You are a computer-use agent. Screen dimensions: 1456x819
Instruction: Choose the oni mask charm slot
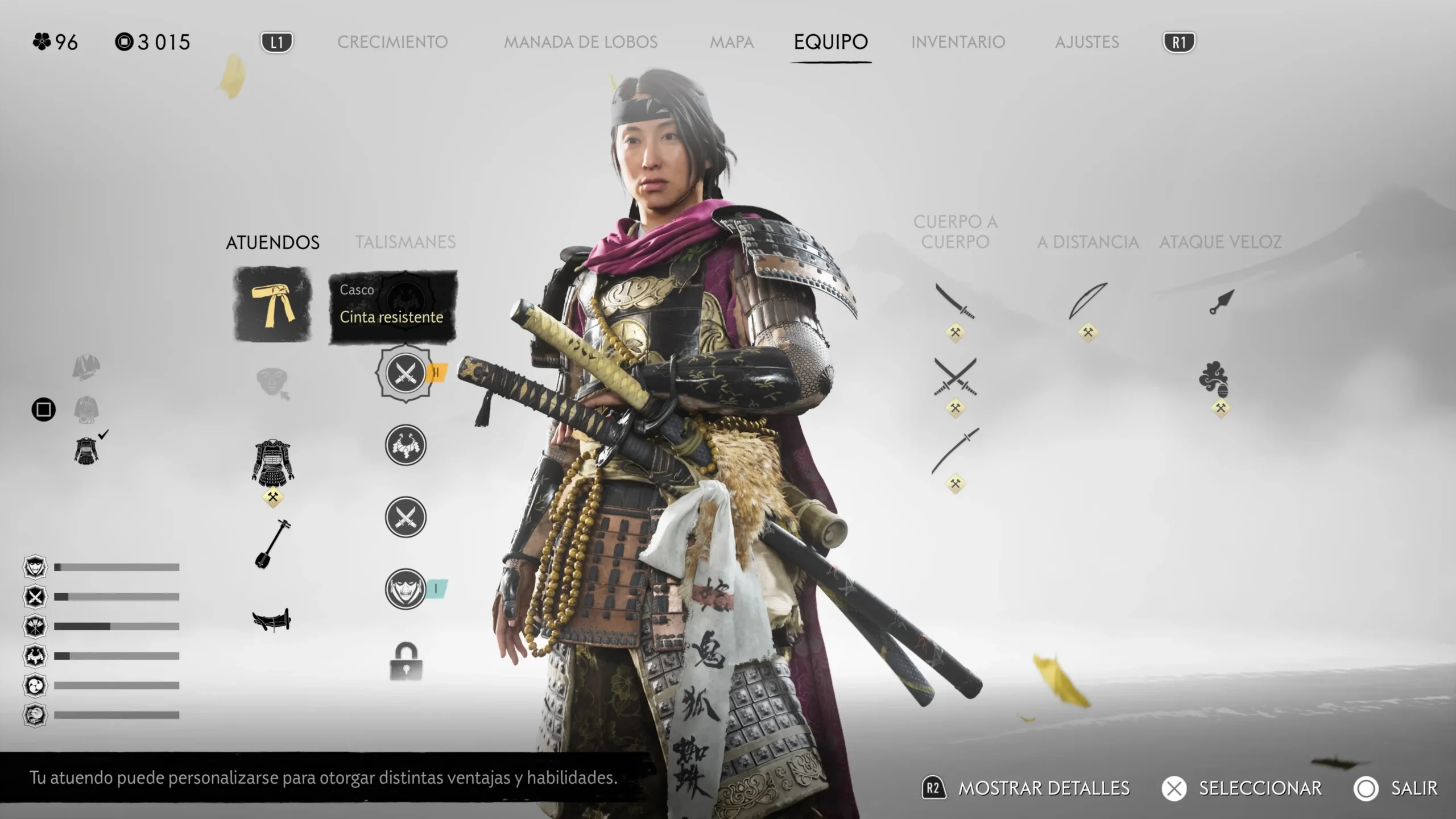pyautogui.click(x=406, y=589)
